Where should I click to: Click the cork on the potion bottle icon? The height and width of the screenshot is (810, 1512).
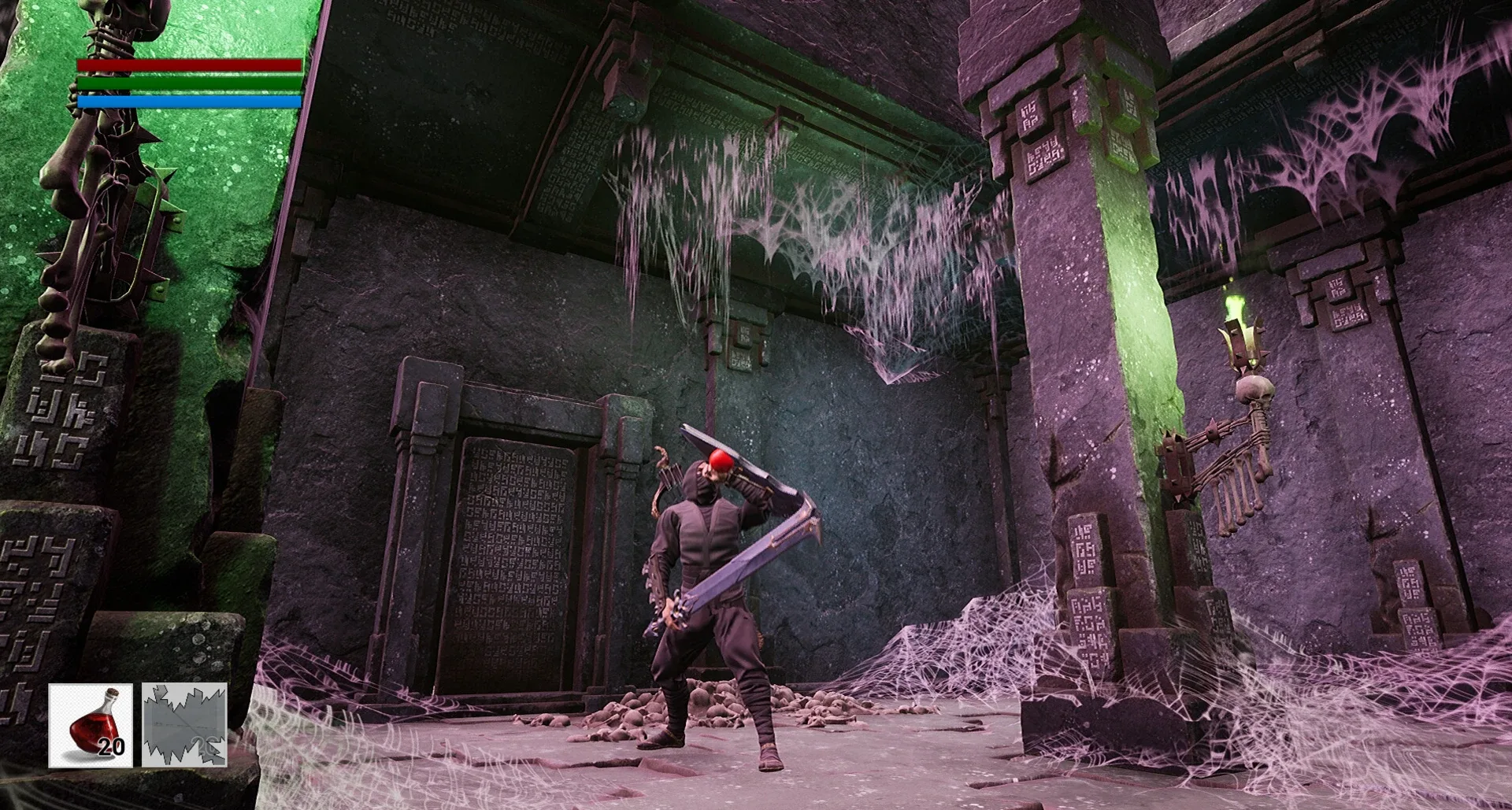coord(112,692)
